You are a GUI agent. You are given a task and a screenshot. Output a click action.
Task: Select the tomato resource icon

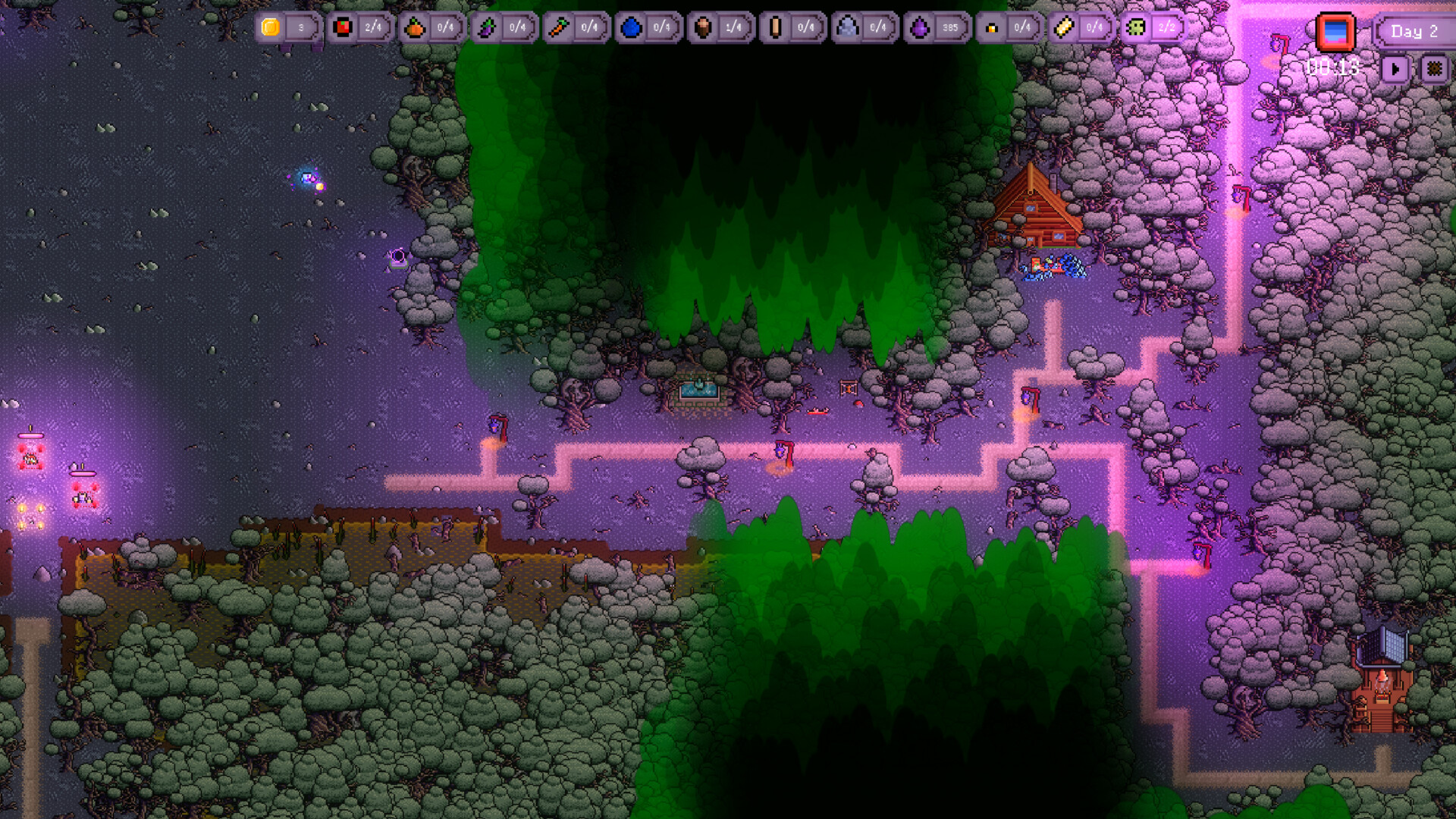[x=344, y=27]
